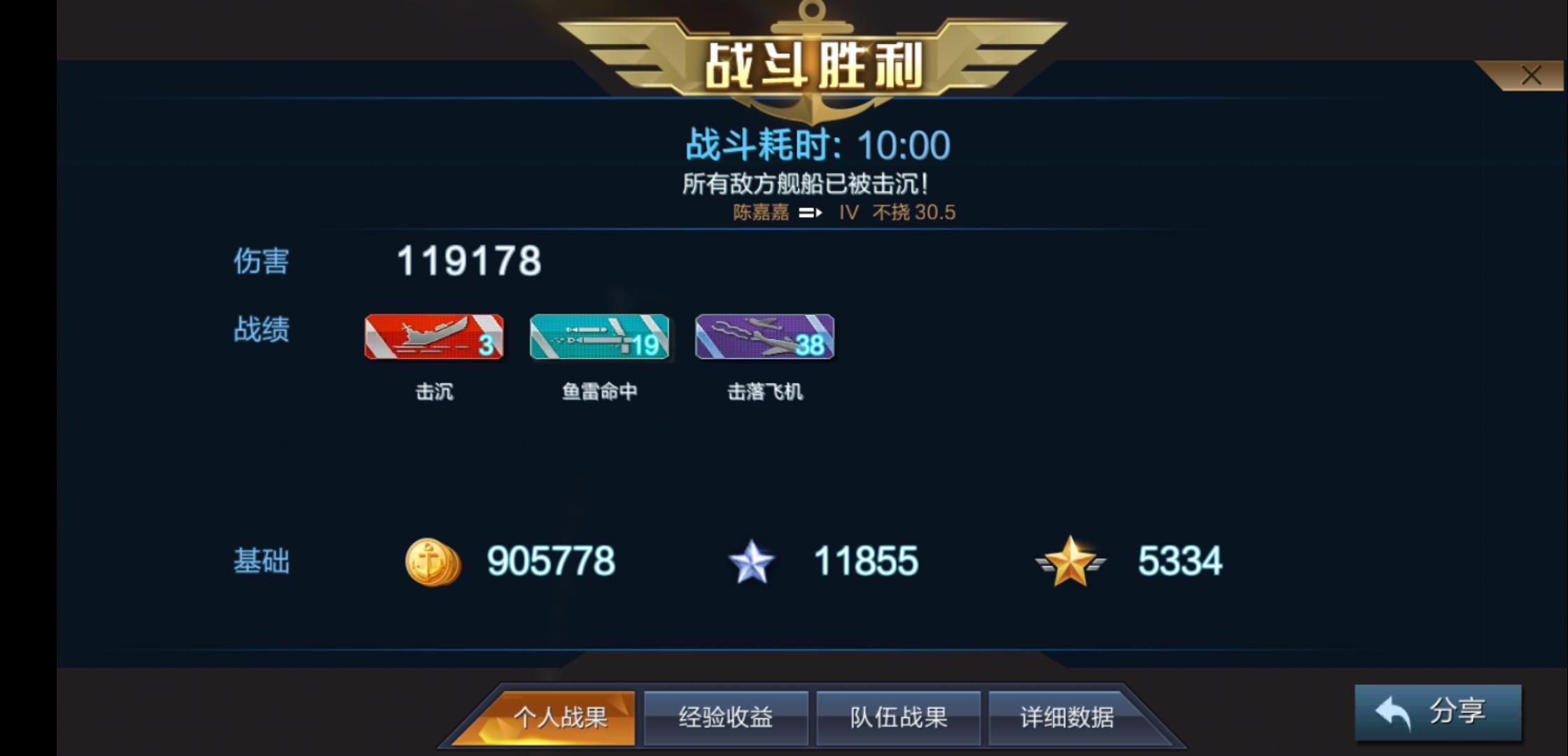This screenshot has height=756, width=1568.
Task: Click the gold anchor coin icon
Action: pyautogui.click(x=432, y=560)
